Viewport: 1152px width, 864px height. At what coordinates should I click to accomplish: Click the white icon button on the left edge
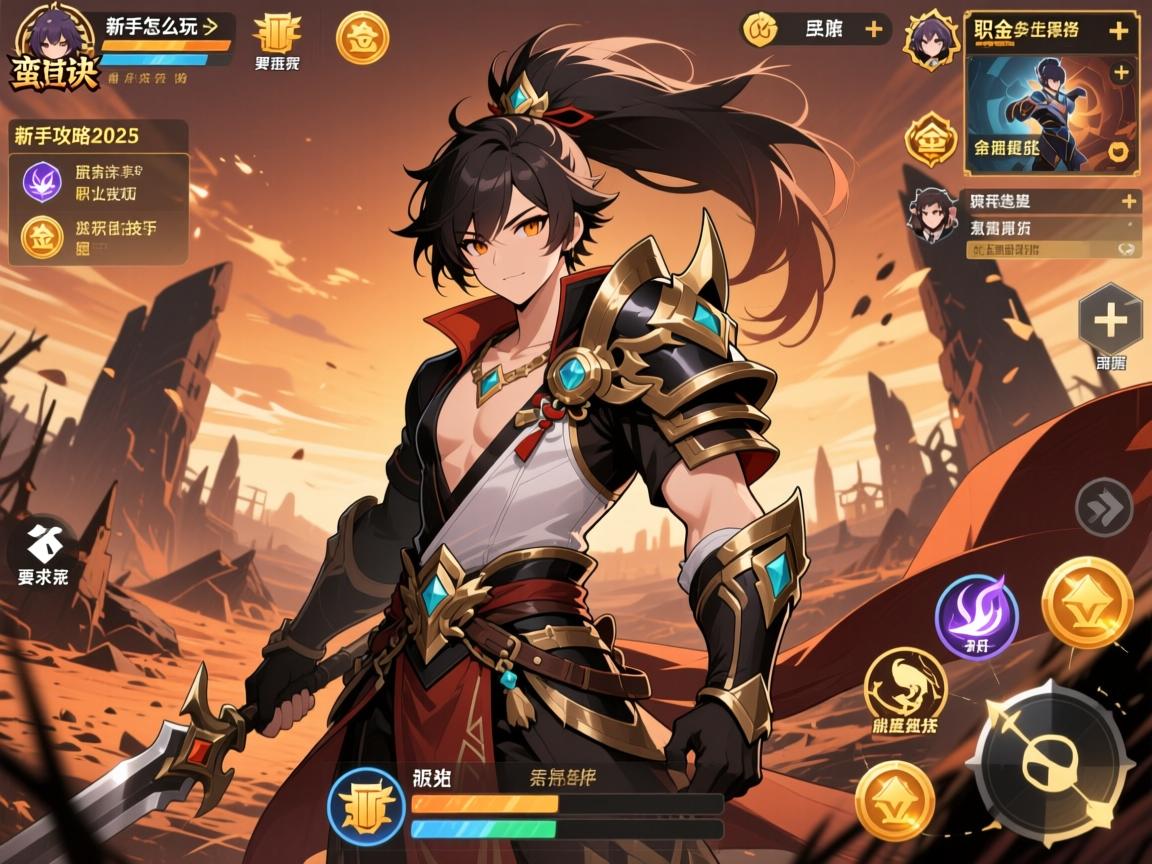(x=44, y=544)
